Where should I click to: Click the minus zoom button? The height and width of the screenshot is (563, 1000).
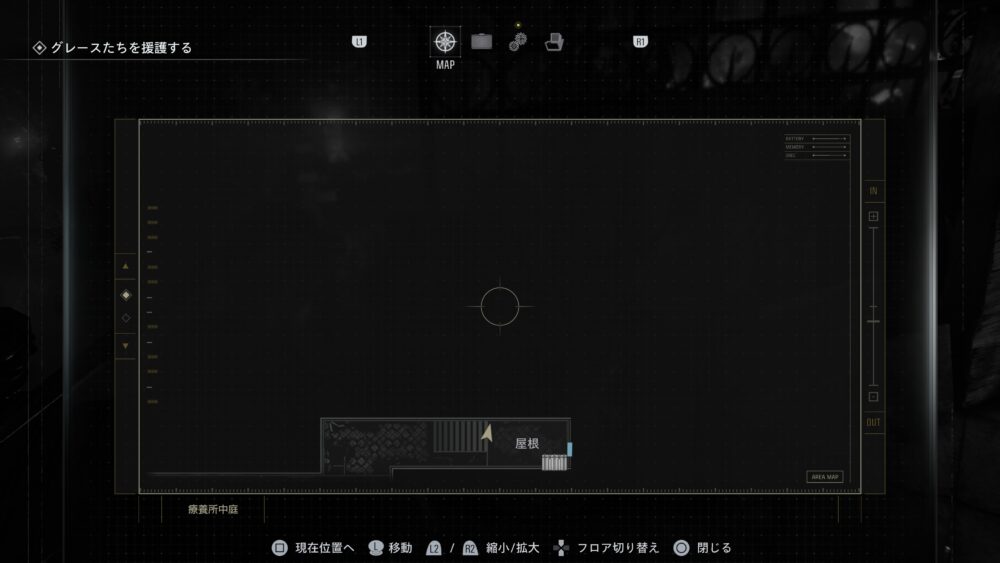pyautogui.click(x=873, y=397)
